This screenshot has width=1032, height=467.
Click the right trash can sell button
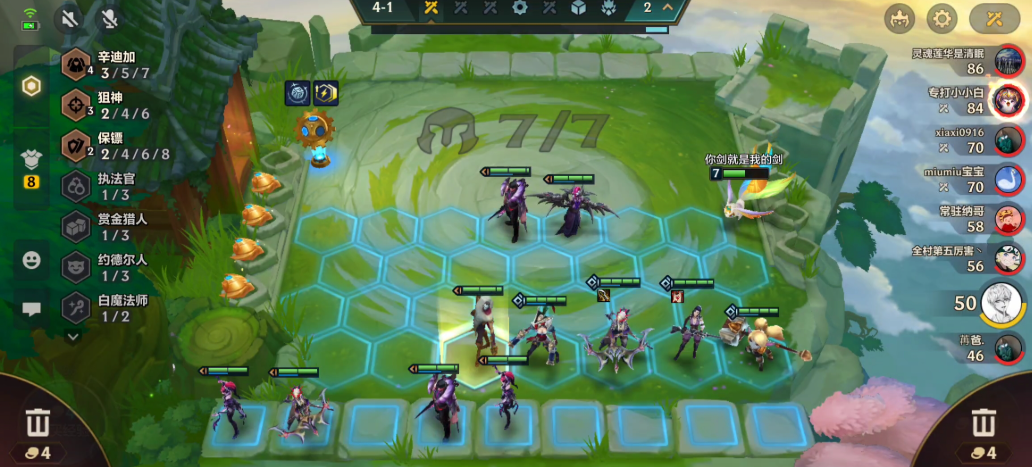[985, 423]
